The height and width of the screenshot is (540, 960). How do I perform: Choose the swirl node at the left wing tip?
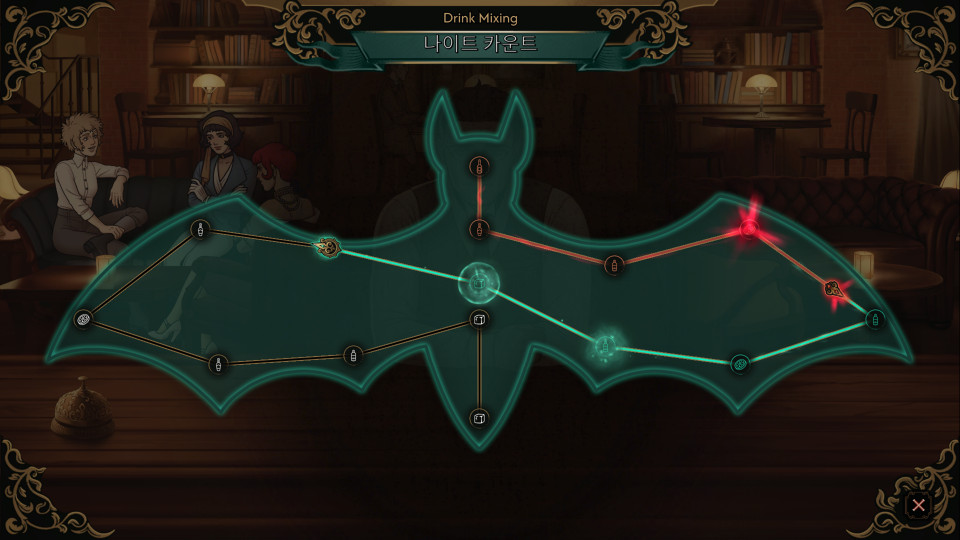pos(84,319)
